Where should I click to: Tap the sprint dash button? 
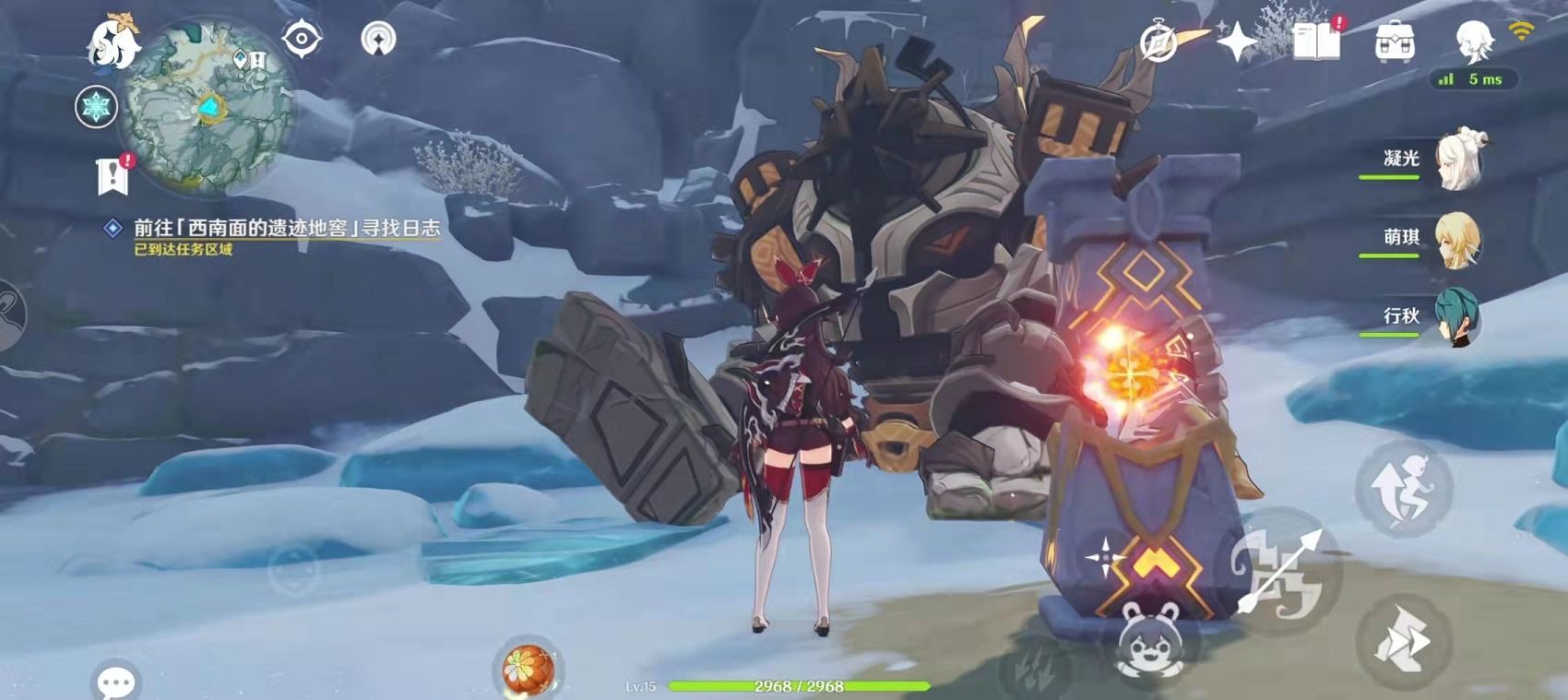pyautogui.click(x=1402, y=640)
